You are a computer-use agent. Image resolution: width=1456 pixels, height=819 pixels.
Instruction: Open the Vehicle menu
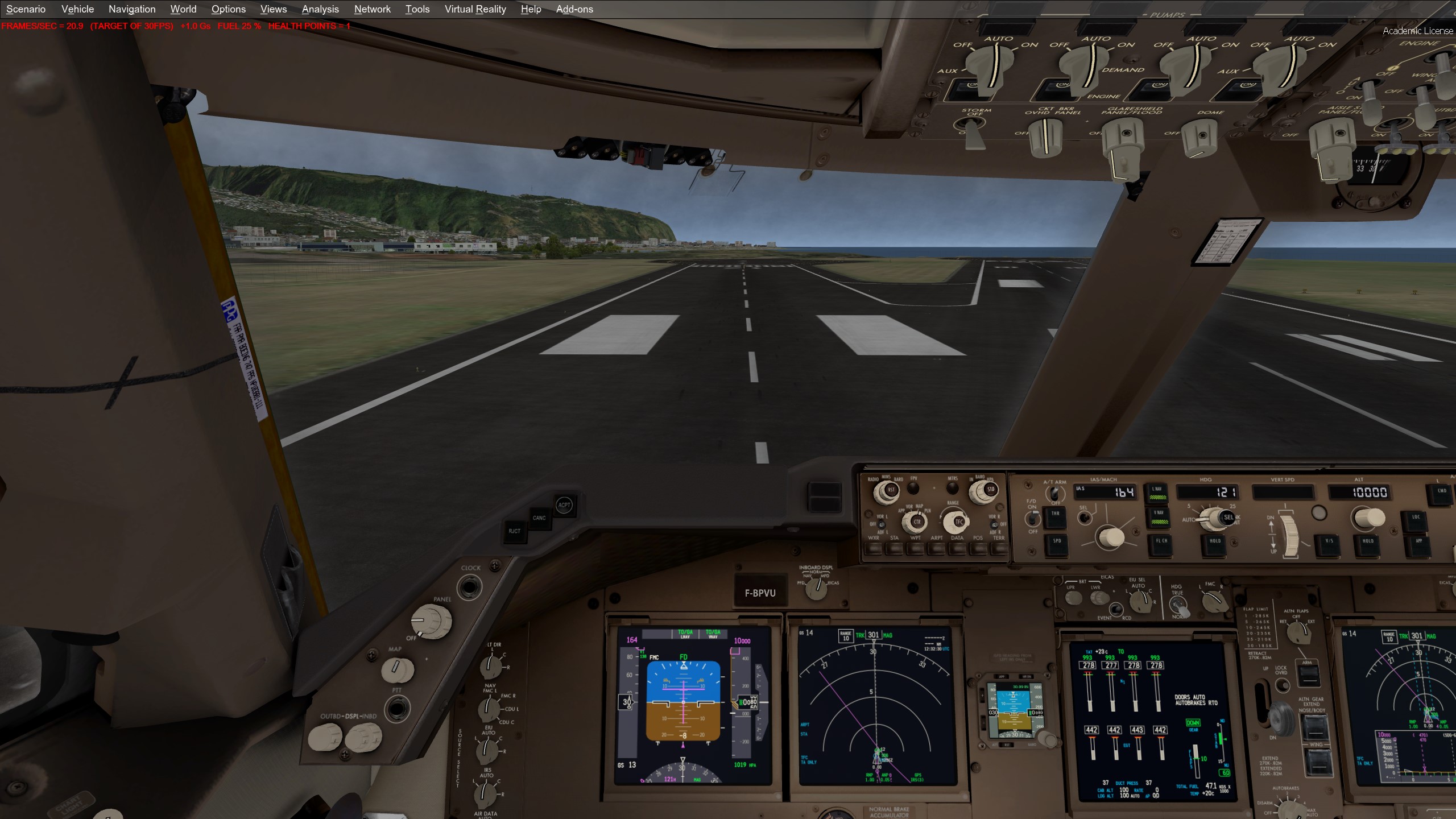click(77, 9)
